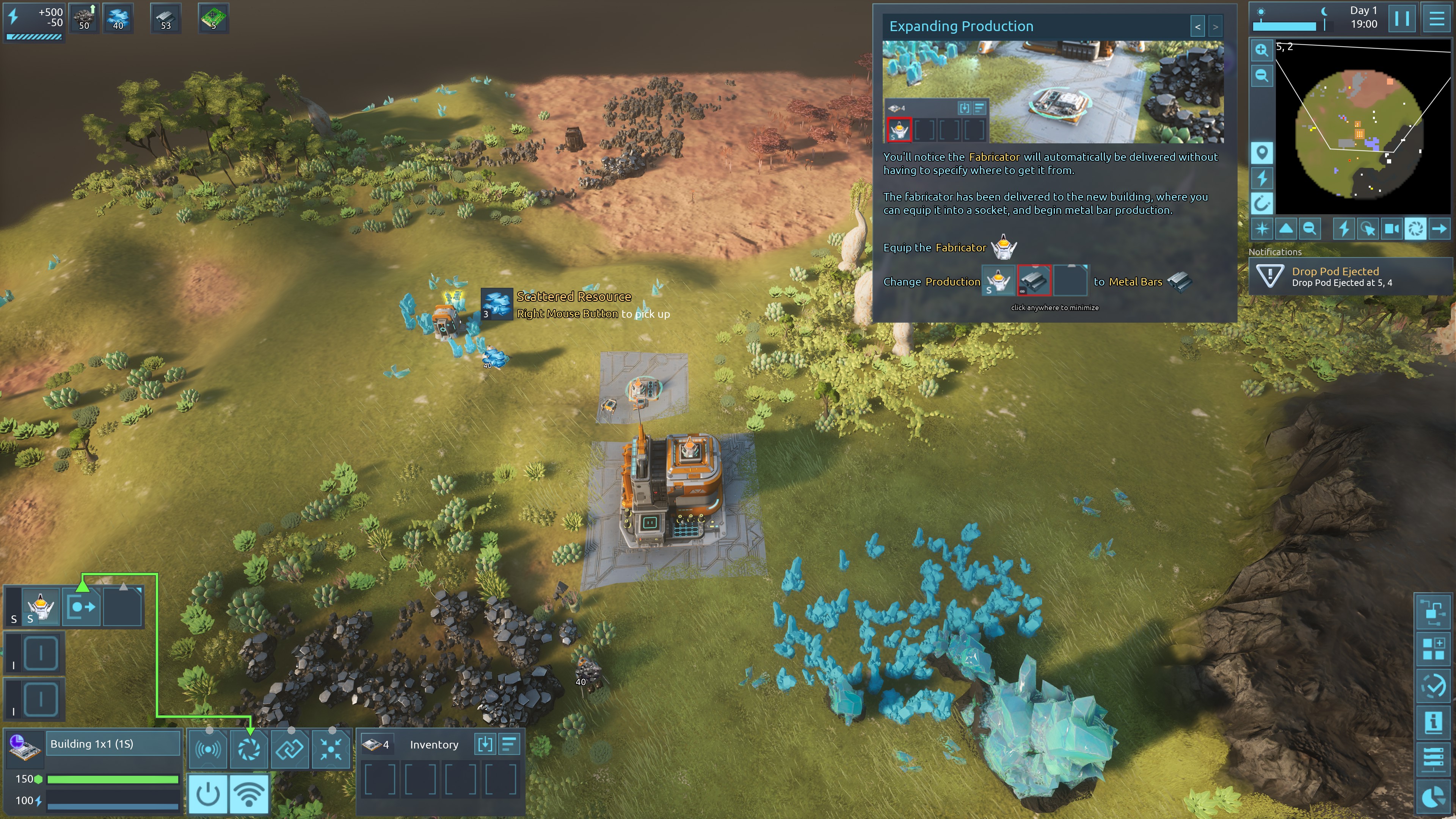Click the radio broadcast signal icon
Viewport: 1456px width, 819px height.
click(x=208, y=750)
